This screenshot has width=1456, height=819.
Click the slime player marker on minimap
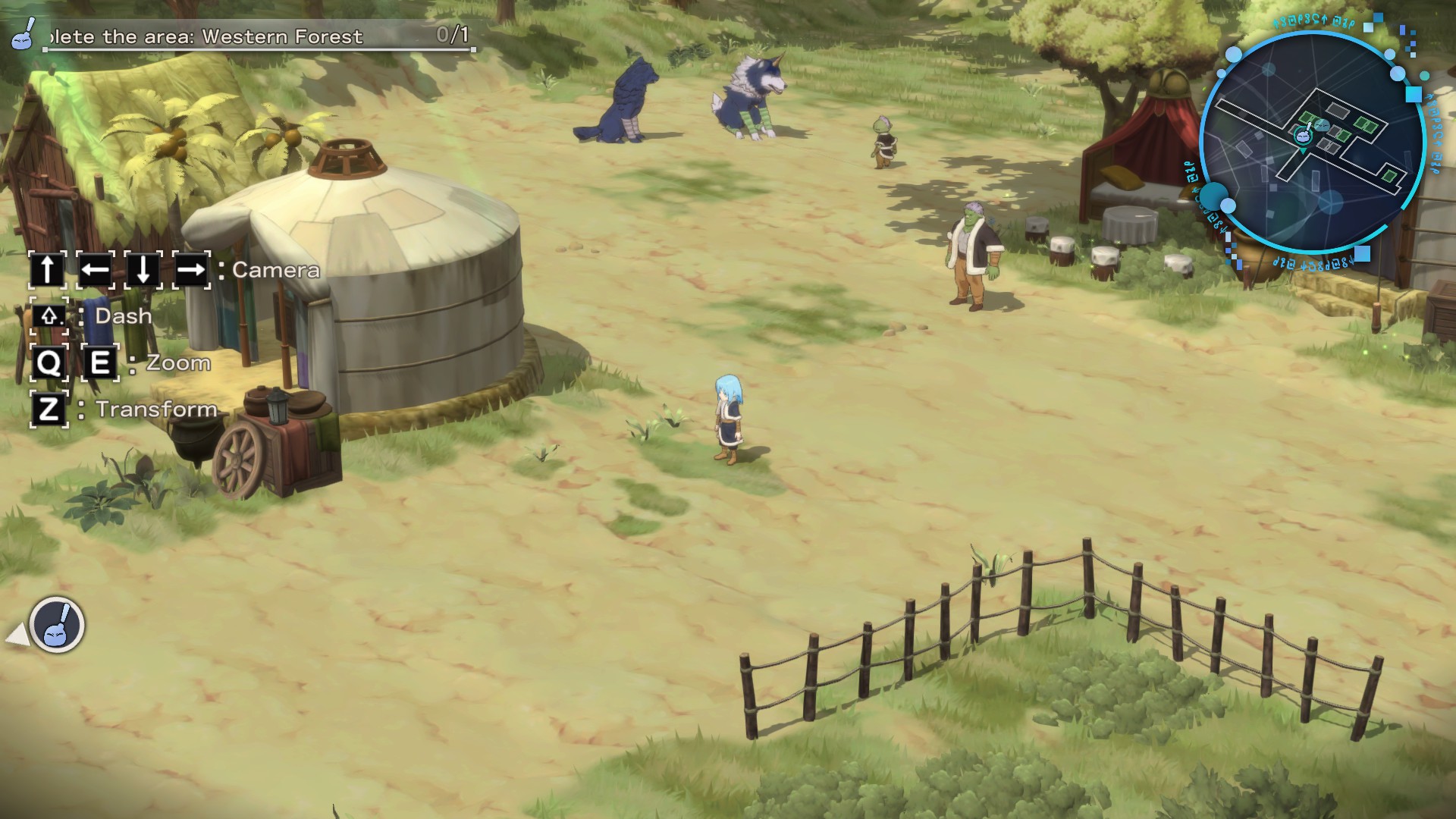[x=1303, y=135]
